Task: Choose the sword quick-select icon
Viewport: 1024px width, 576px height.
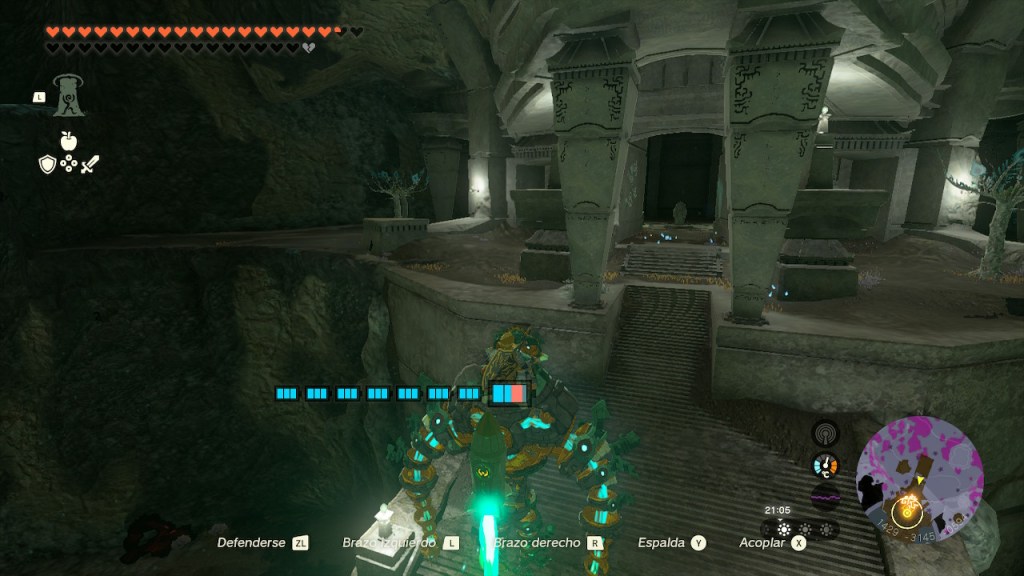Action: click(90, 164)
